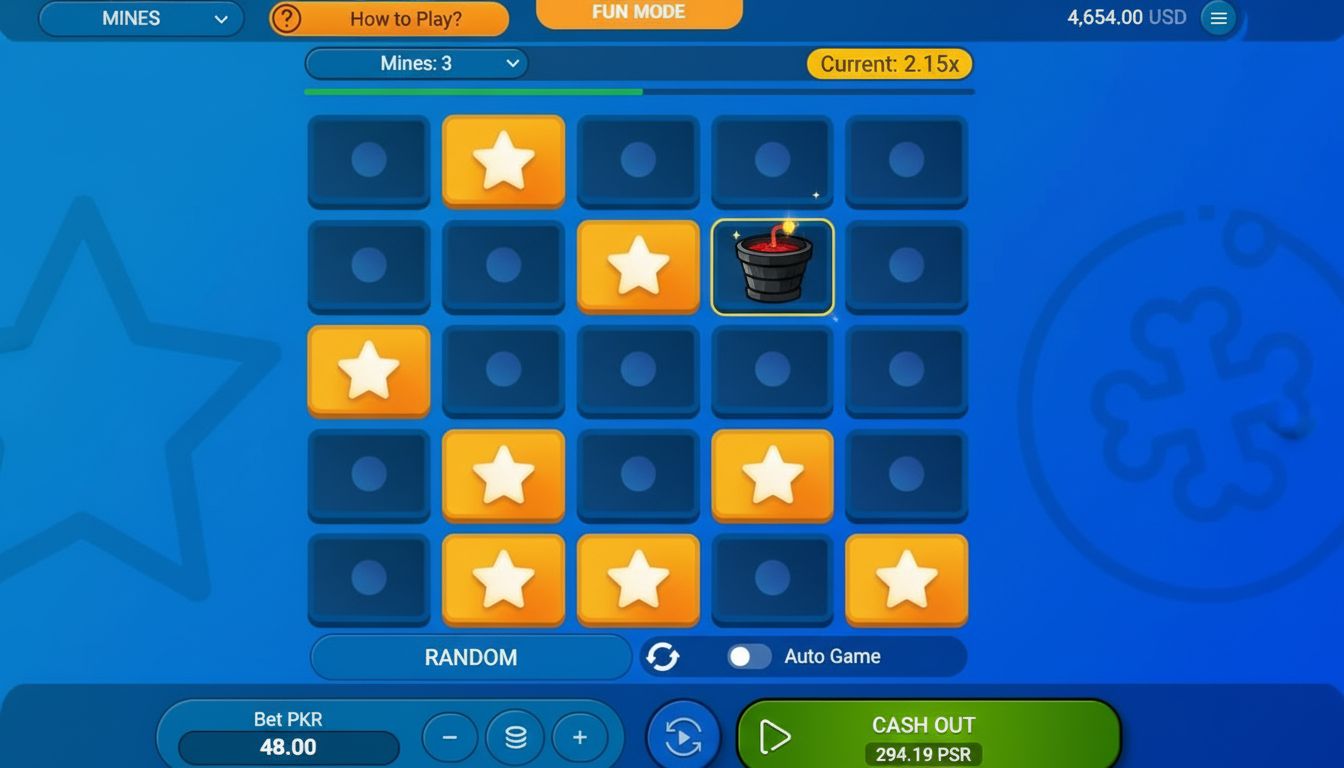Click the blue circular rebet icon
1344x768 pixels.
[x=682, y=736]
